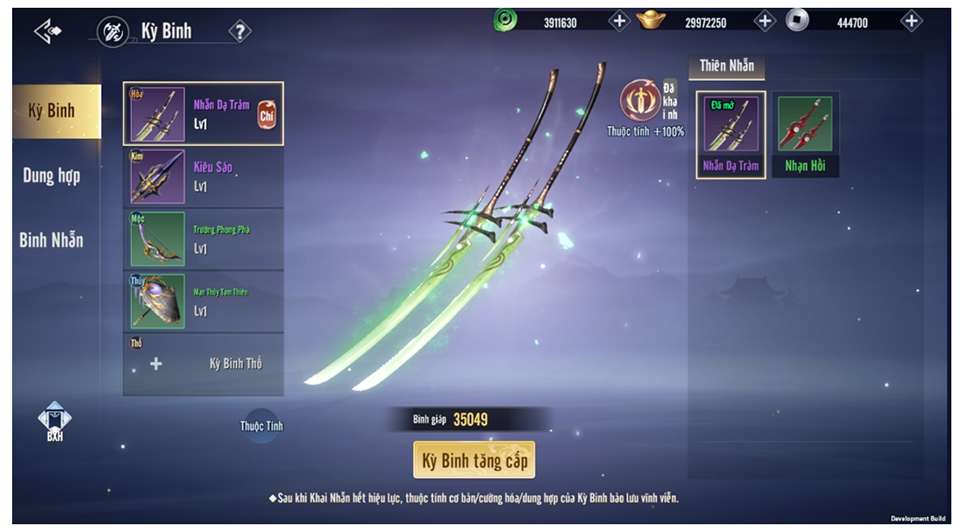This screenshot has height=532, width=960.
Task: Click the Thuộc tính +100% bonus icon
Action: 638,102
